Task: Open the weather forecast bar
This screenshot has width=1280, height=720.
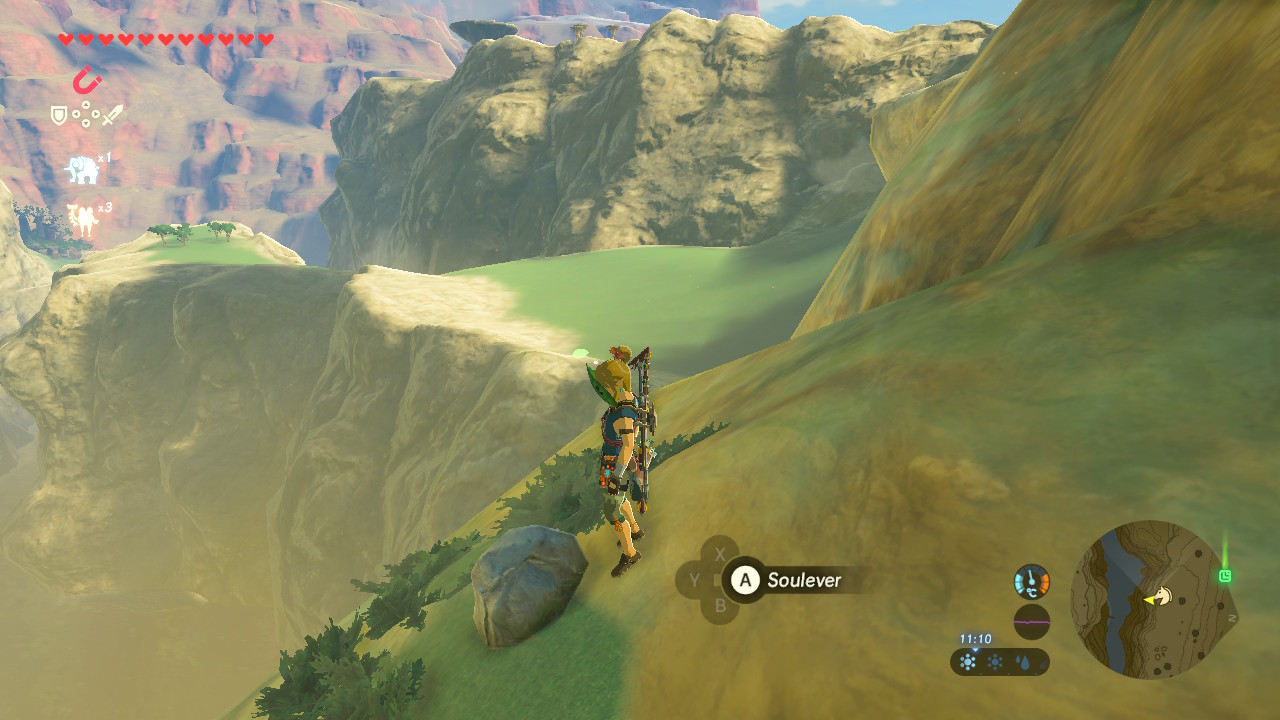Action: point(999,661)
